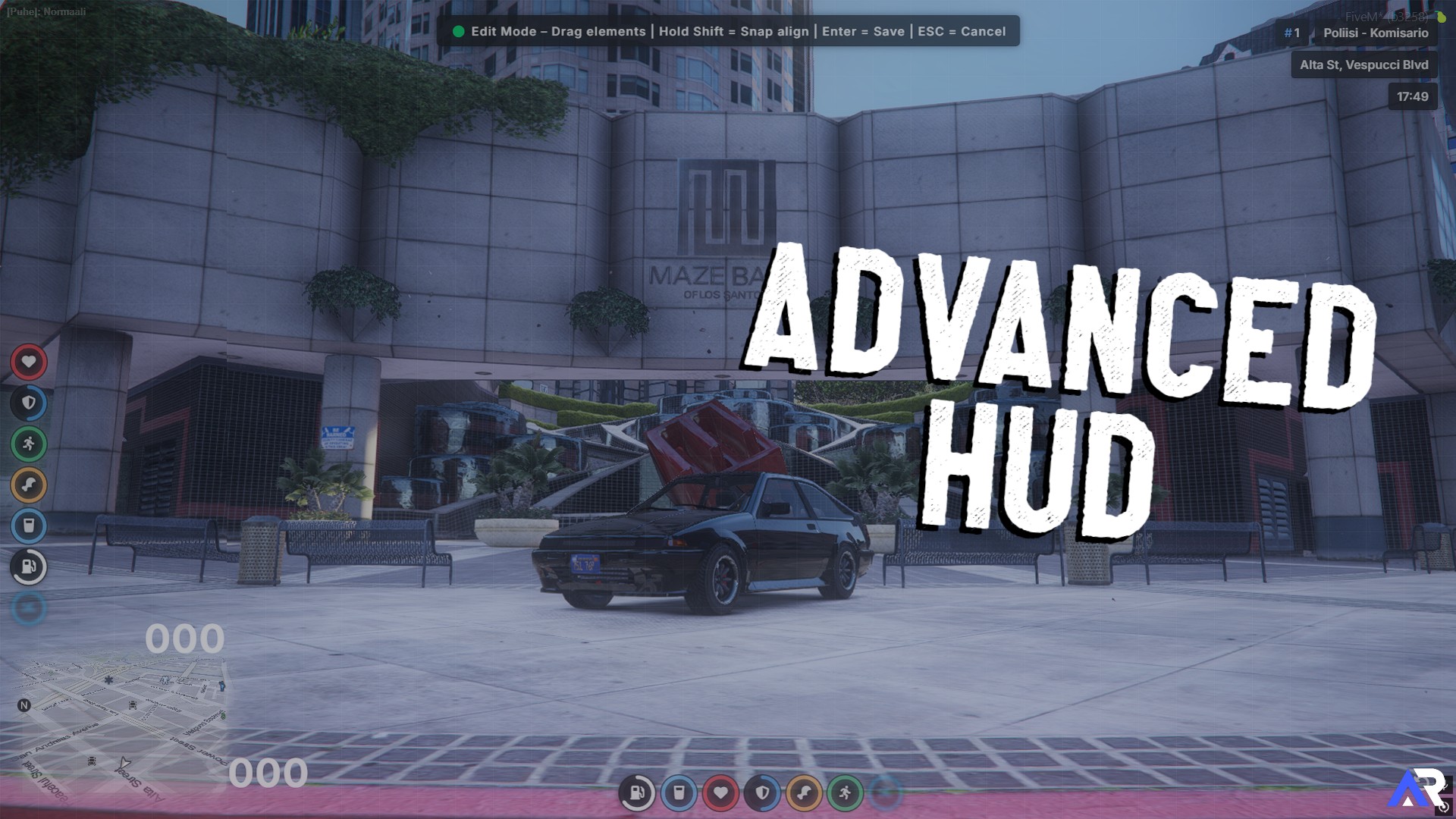The image size is (1456, 819).
Task: Select the stamina running icon
Action: [29, 445]
